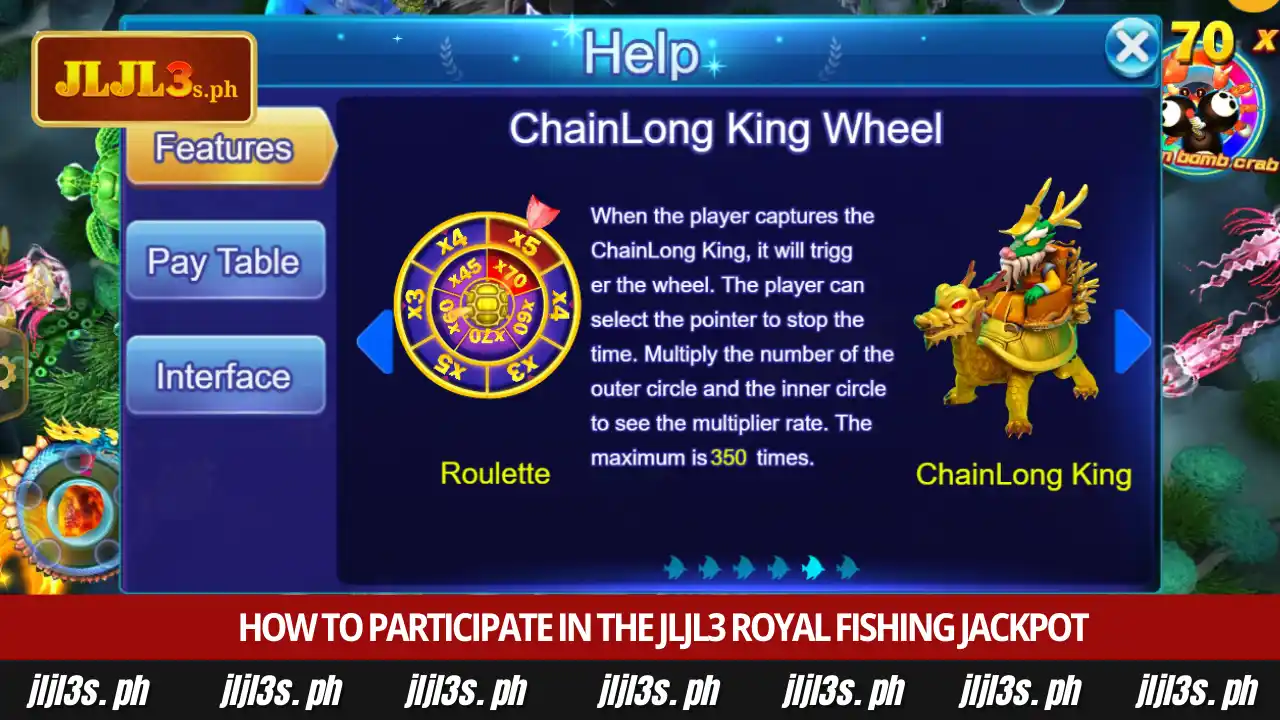The image size is (1280, 720).
Task: Click the 70x multiplier indicator top right
Action: 1205,42
